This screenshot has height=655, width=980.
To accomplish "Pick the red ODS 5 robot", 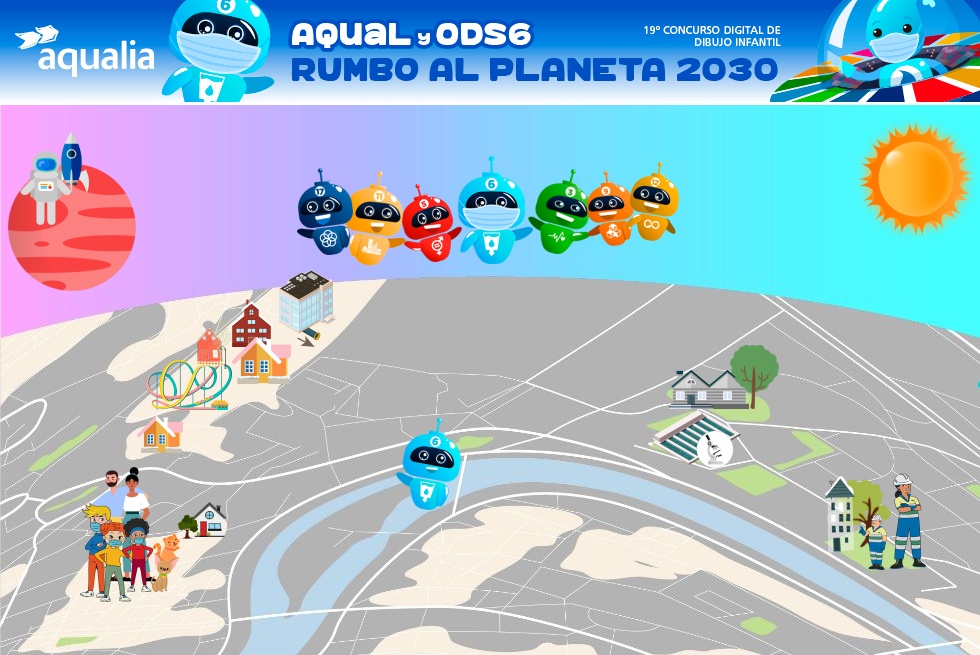I will (429, 224).
